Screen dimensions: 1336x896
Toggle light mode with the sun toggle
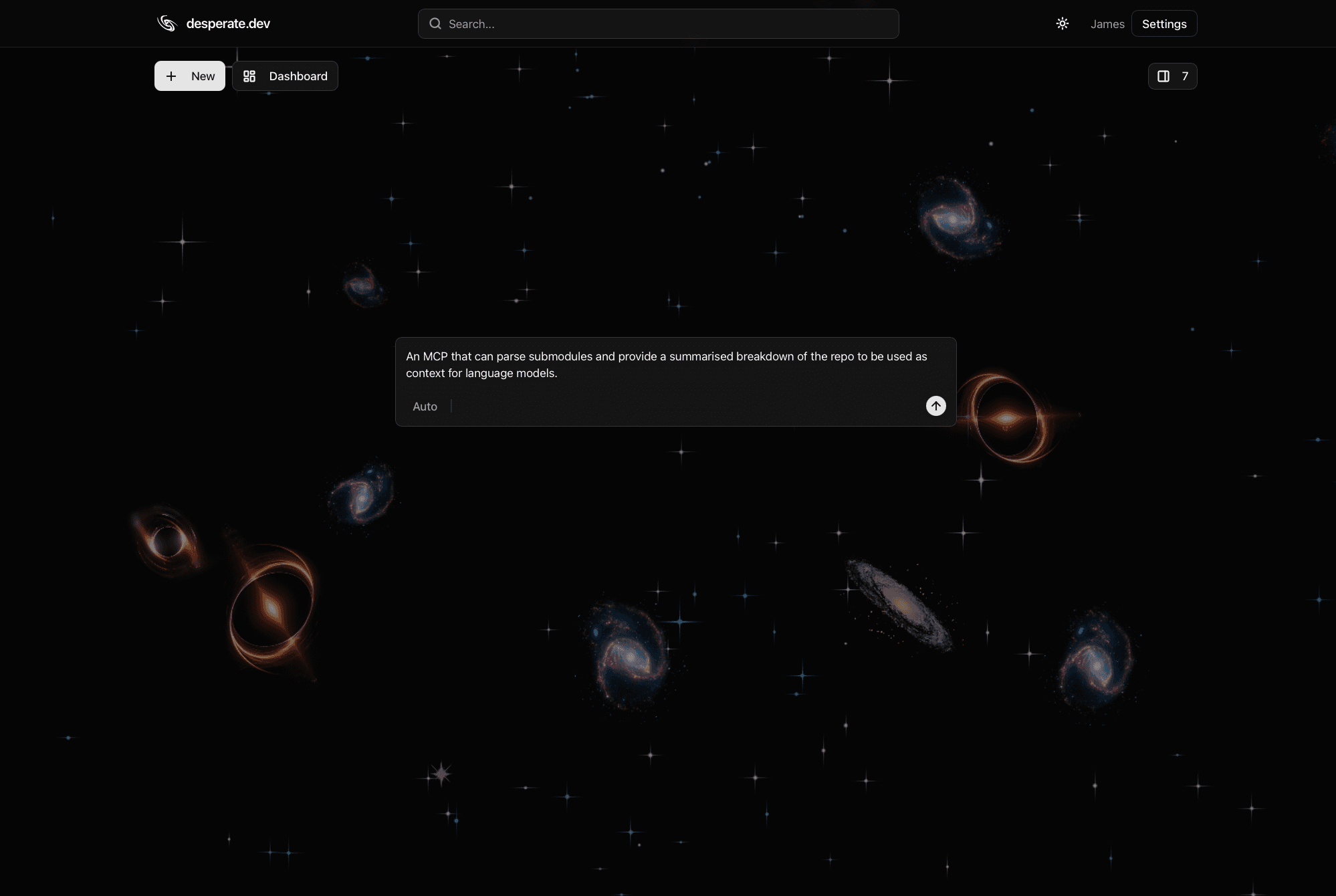click(1062, 23)
